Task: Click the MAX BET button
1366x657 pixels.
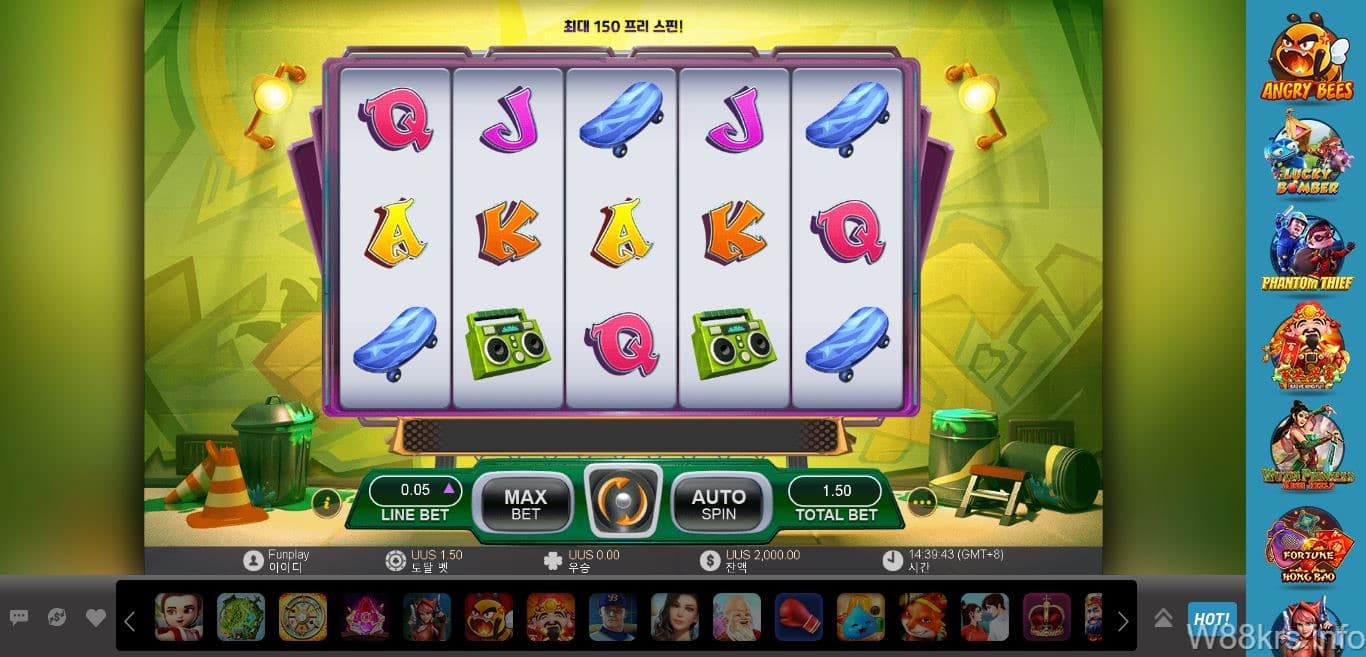Action: tap(525, 503)
